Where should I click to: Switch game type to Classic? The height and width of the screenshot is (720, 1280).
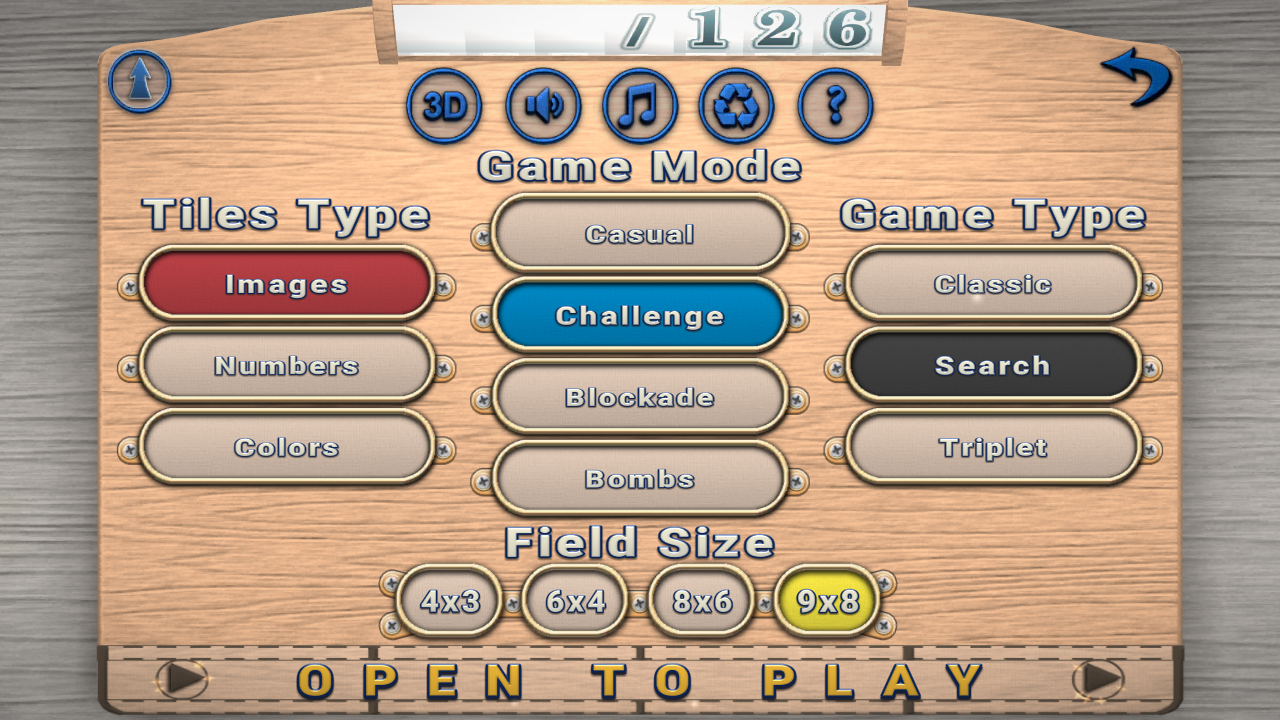[x=992, y=285]
